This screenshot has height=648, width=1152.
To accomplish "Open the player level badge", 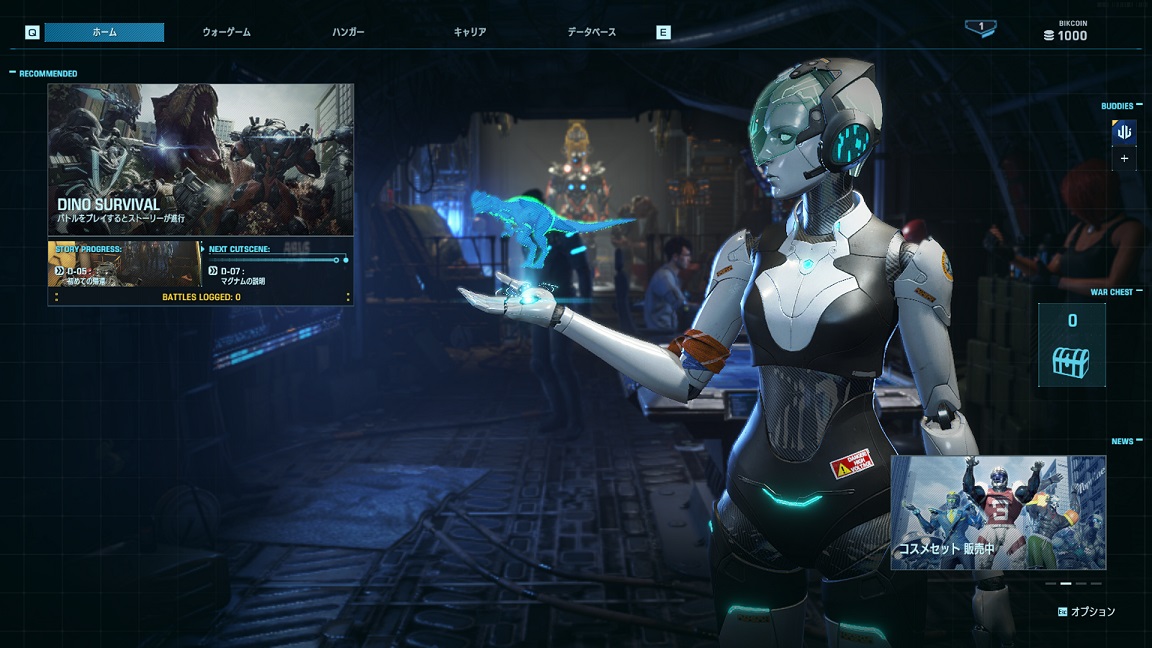I will [980, 28].
